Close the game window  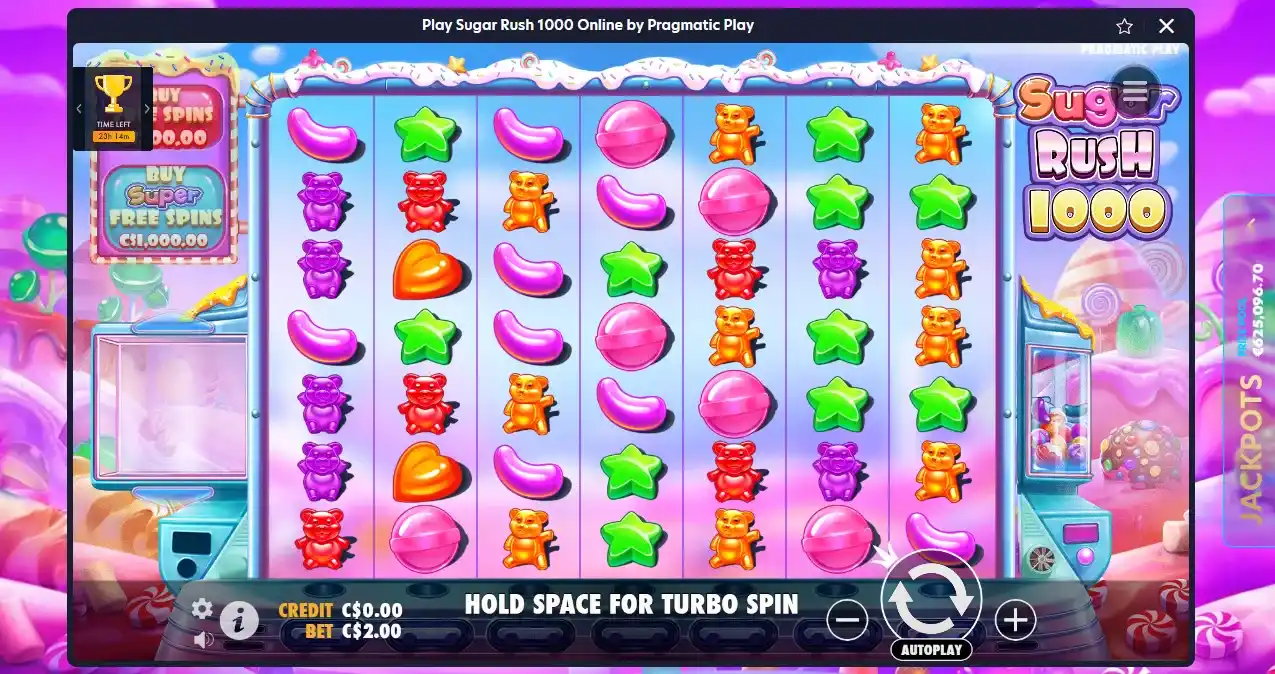click(1166, 26)
